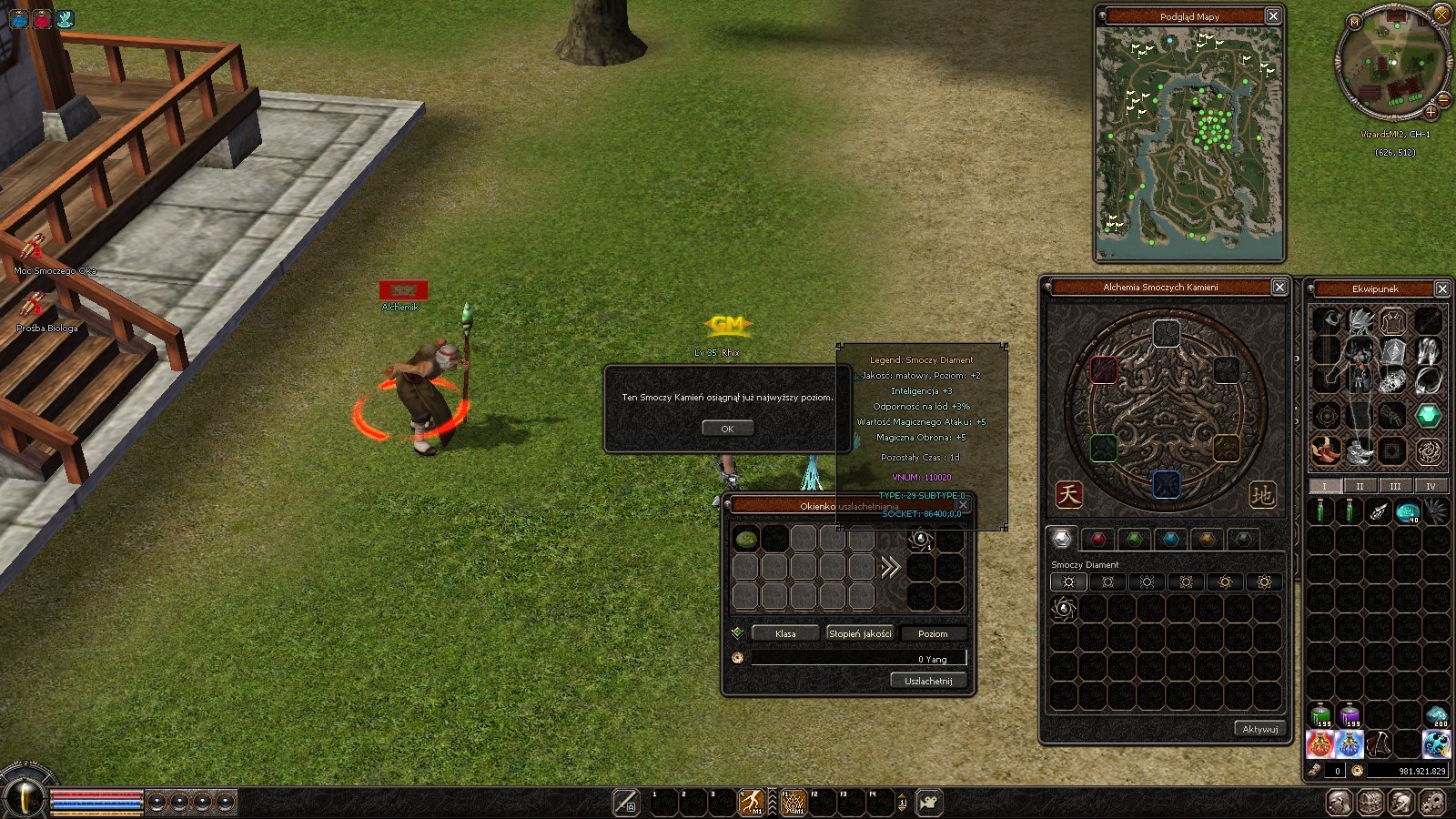
Task: Zoom out the minimap with the minus button
Action: click(x=1443, y=98)
